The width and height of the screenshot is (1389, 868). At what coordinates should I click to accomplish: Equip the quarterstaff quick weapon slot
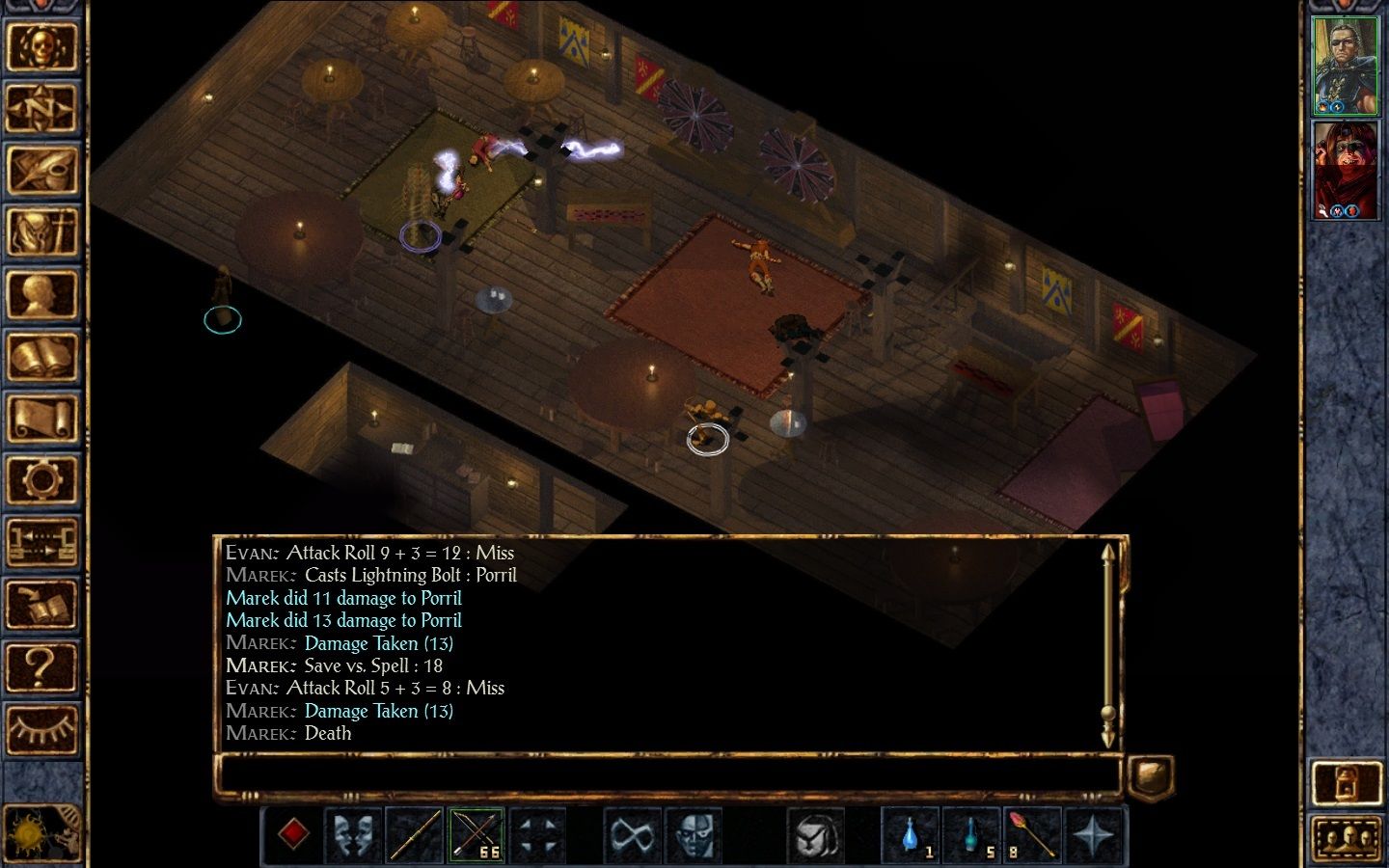coord(415,834)
